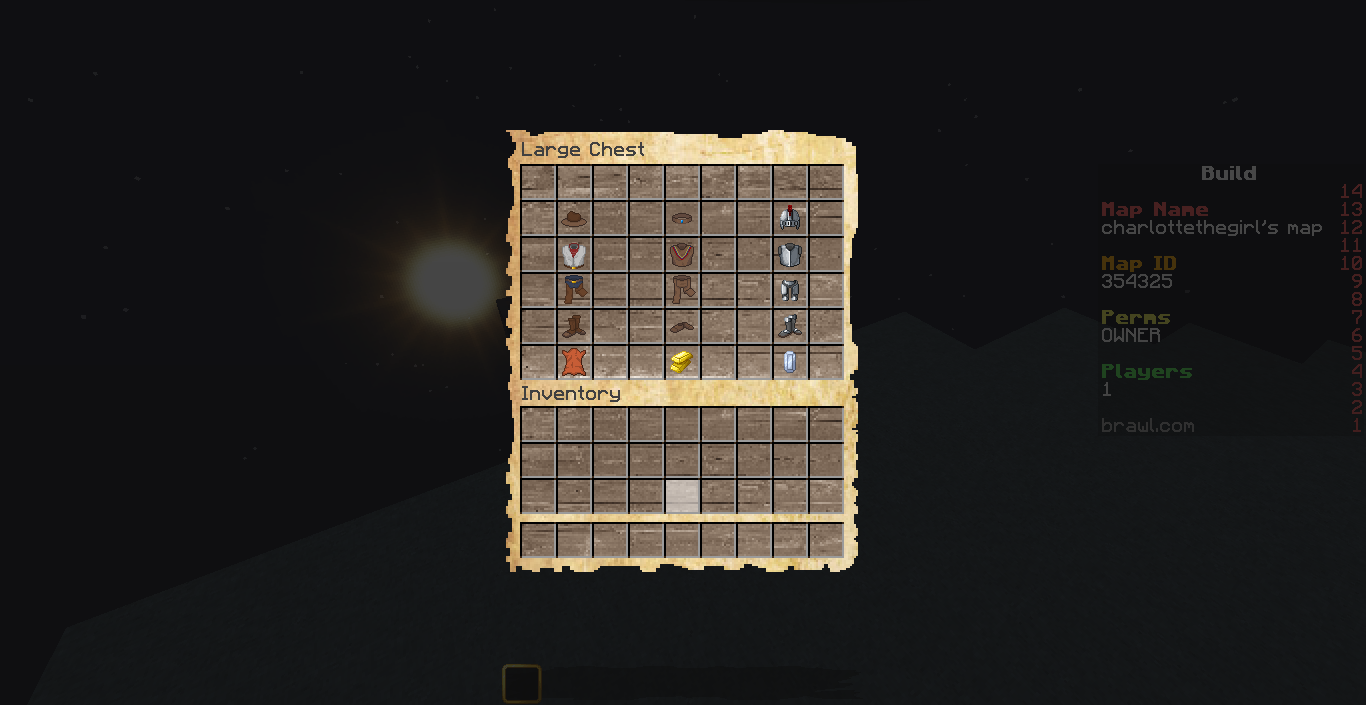Select the iron chestplate
The width and height of the screenshot is (1366, 705).
pos(790,255)
